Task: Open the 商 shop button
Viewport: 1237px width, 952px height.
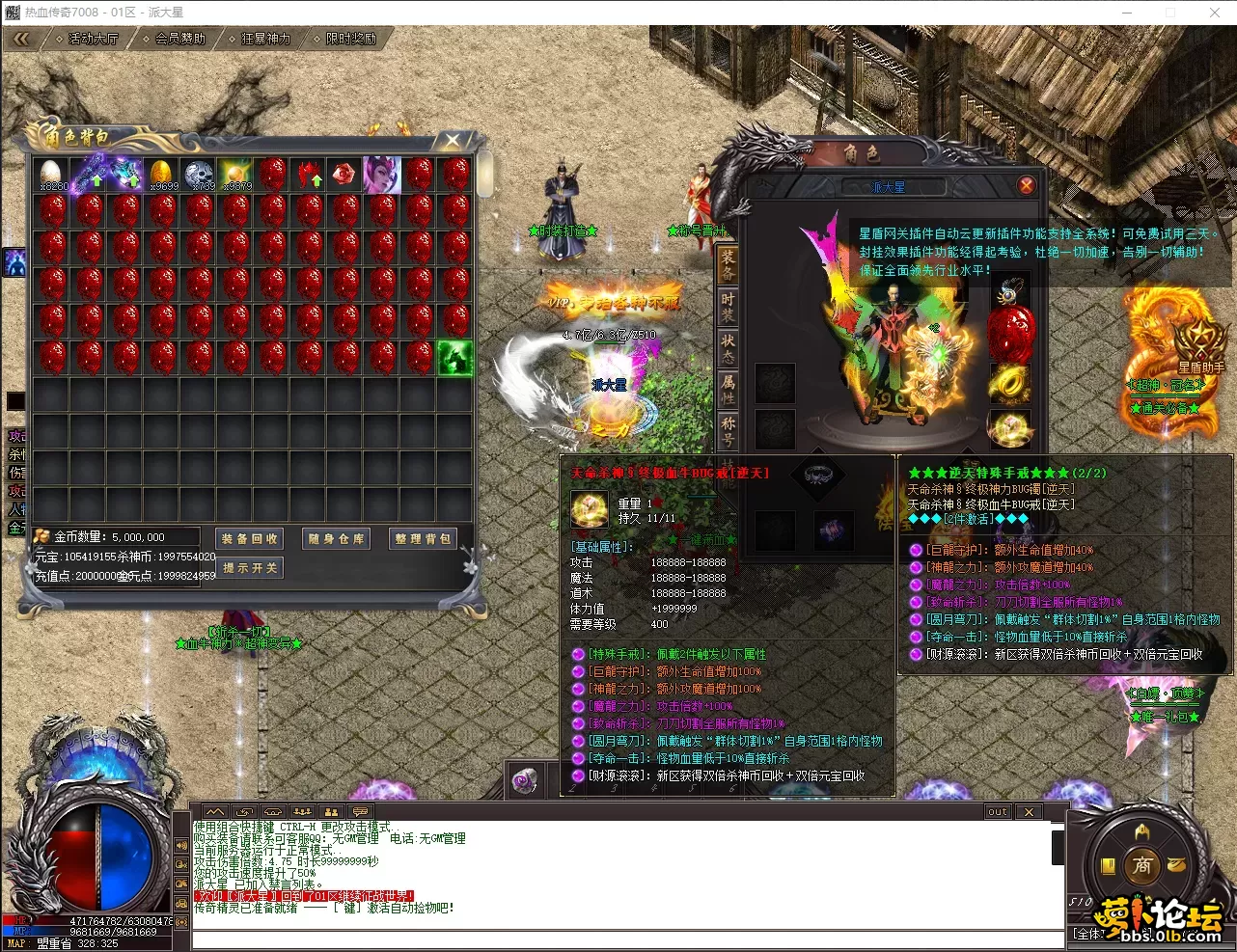Action: [x=1142, y=865]
